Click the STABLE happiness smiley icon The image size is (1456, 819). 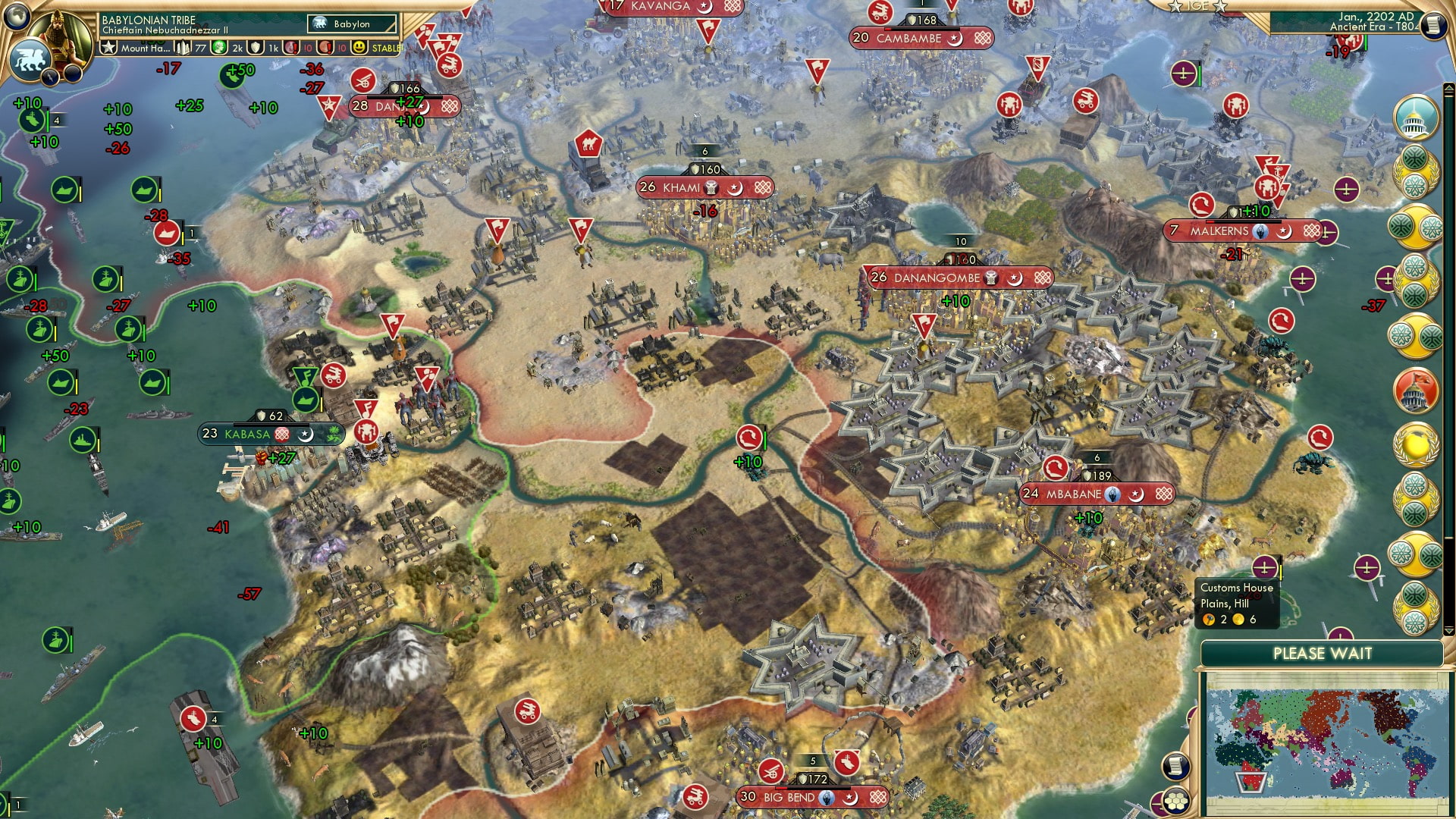tap(359, 47)
